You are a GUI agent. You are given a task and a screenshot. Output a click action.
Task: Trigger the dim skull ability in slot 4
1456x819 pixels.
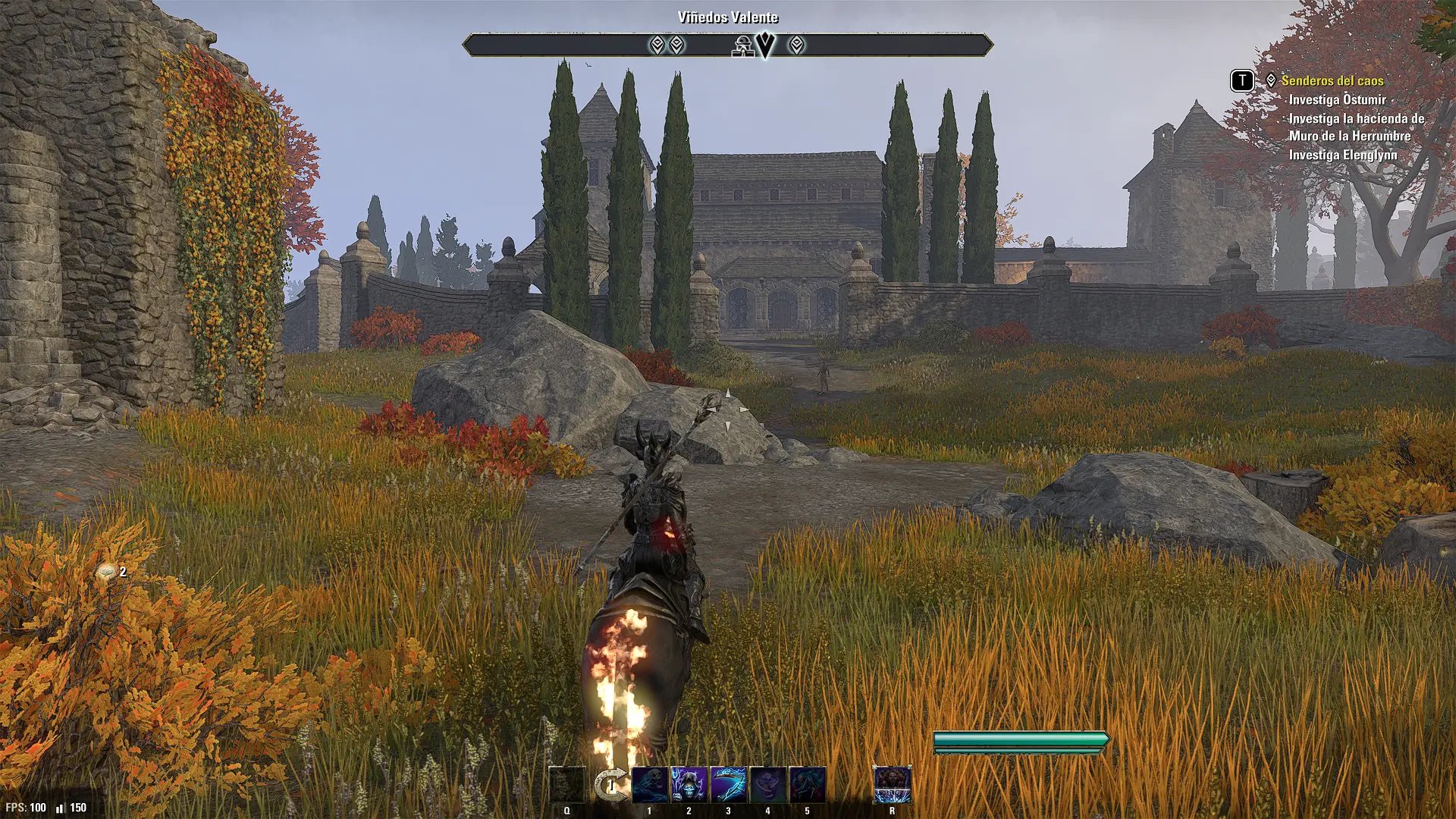tap(767, 785)
